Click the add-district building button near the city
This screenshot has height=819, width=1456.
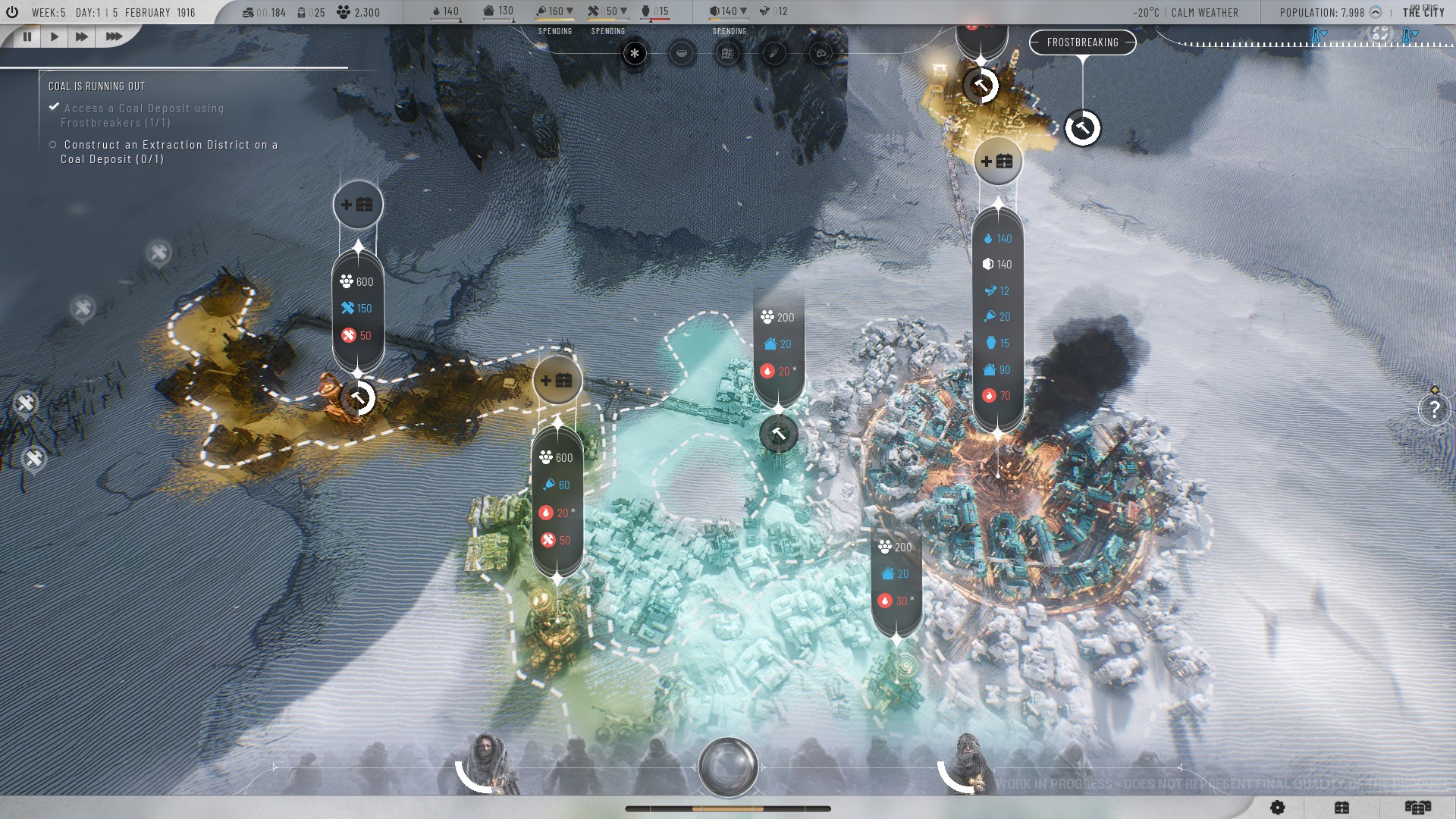click(998, 161)
